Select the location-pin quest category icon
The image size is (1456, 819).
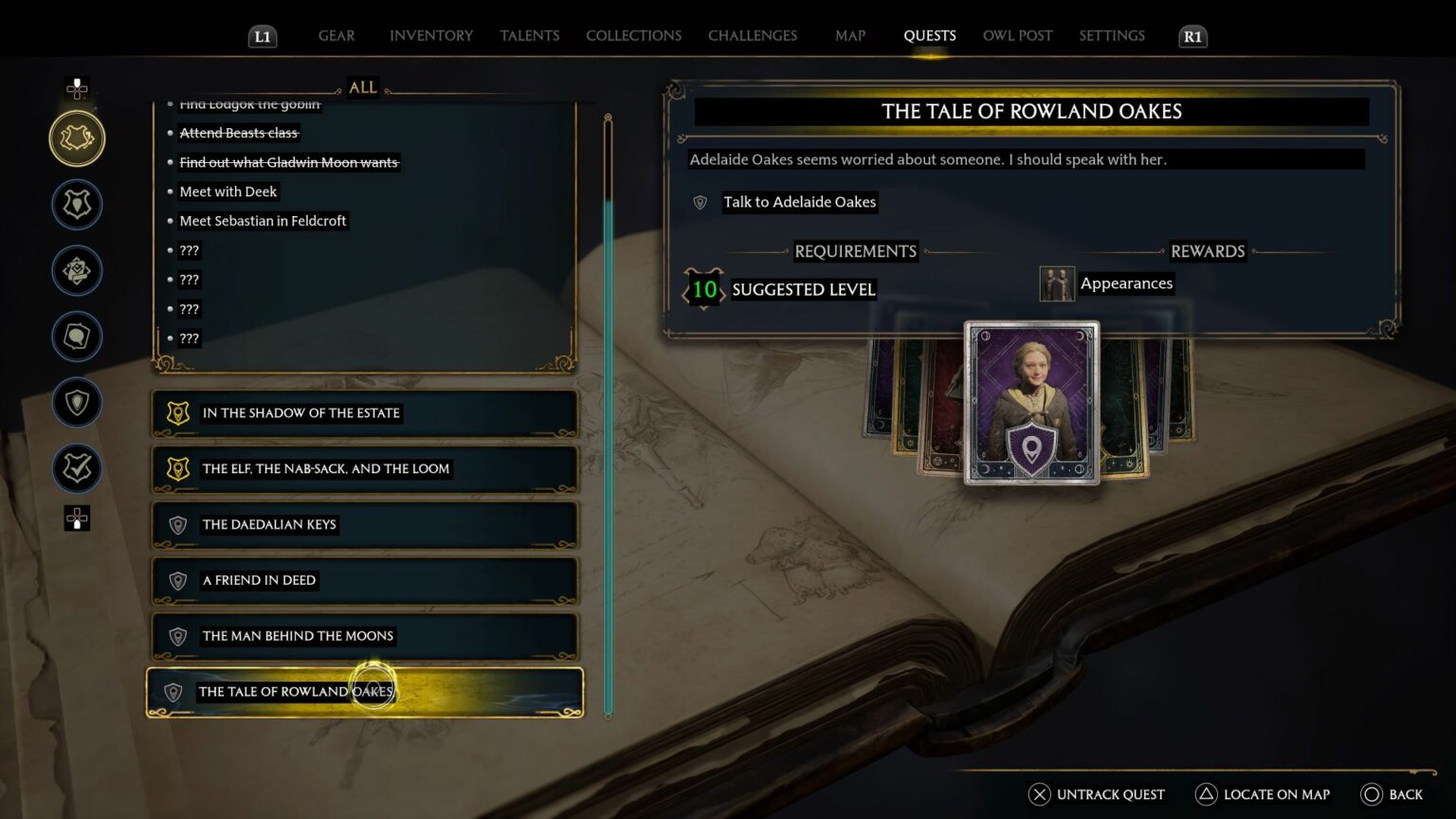pyautogui.click(x=77, y=403)
